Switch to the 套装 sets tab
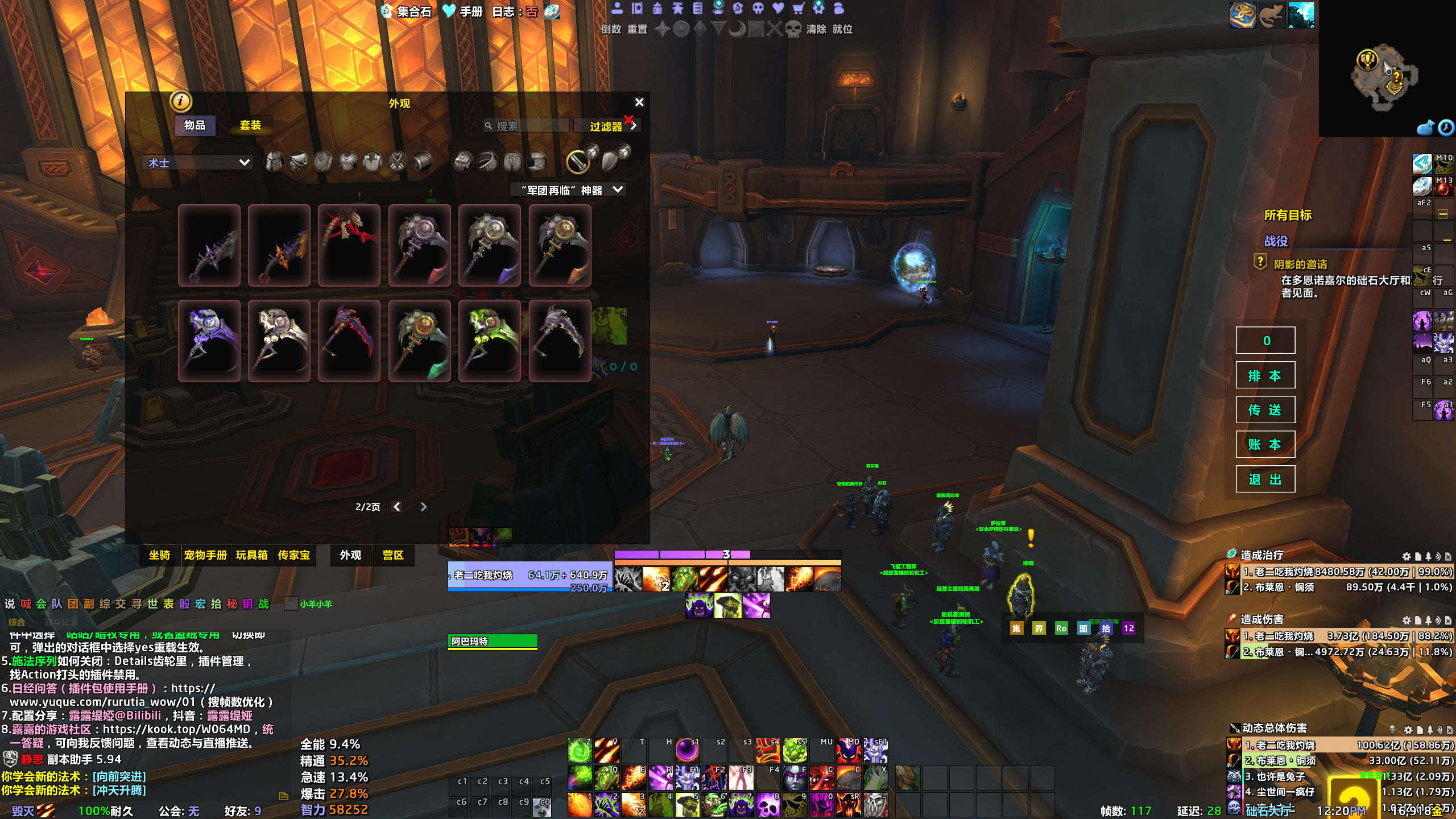Screen dimensions: 1456x819 (x=250, y=125)
